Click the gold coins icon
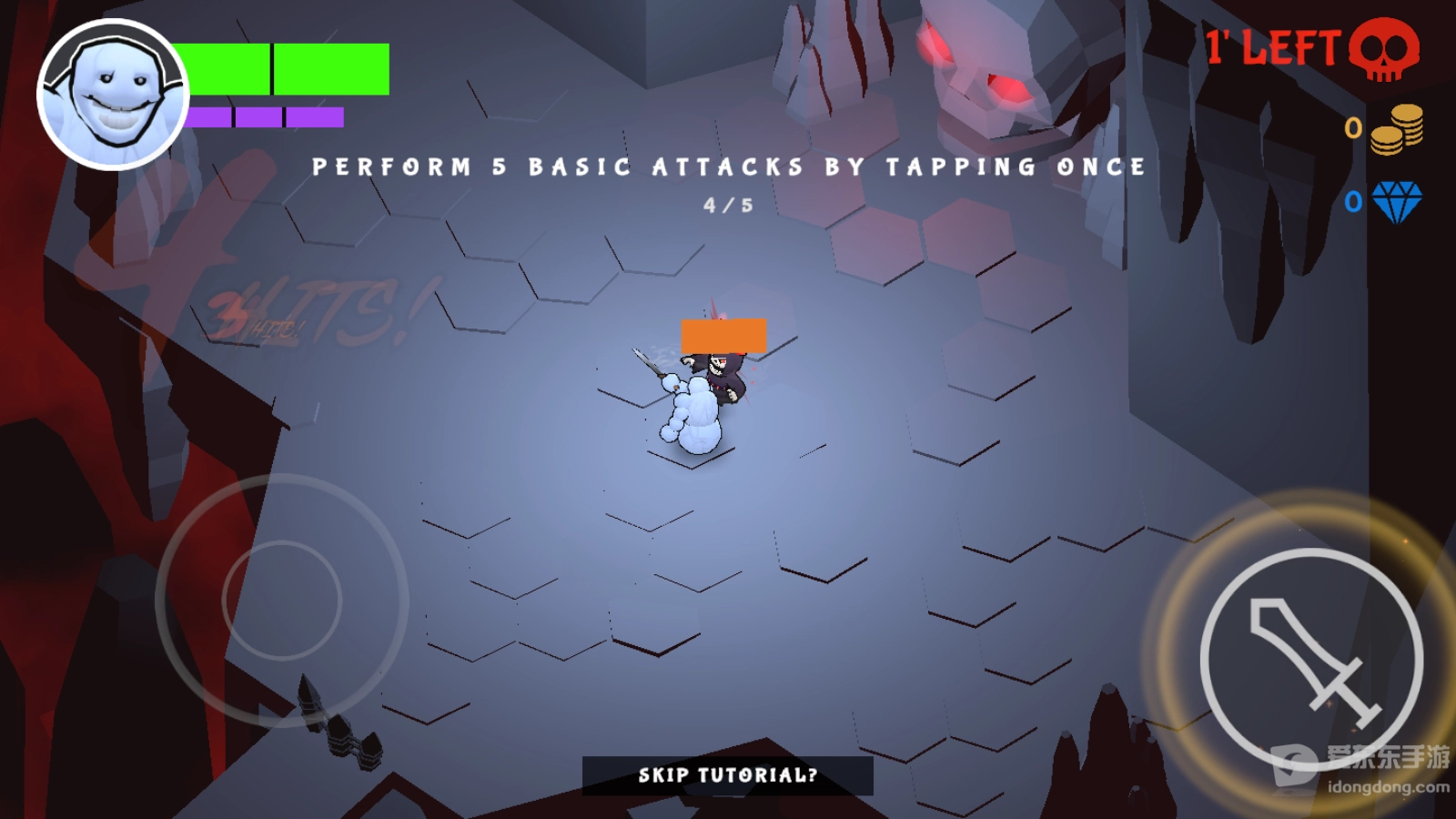The height and width of the screenshot is (819, 1456). click(1397, 129)
